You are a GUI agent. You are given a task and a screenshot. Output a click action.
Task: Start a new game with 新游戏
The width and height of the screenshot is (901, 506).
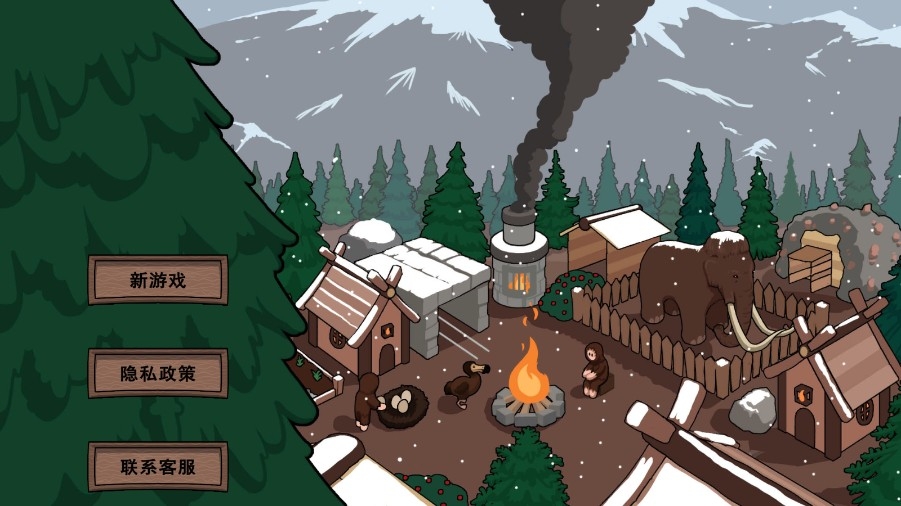(158, 280)
